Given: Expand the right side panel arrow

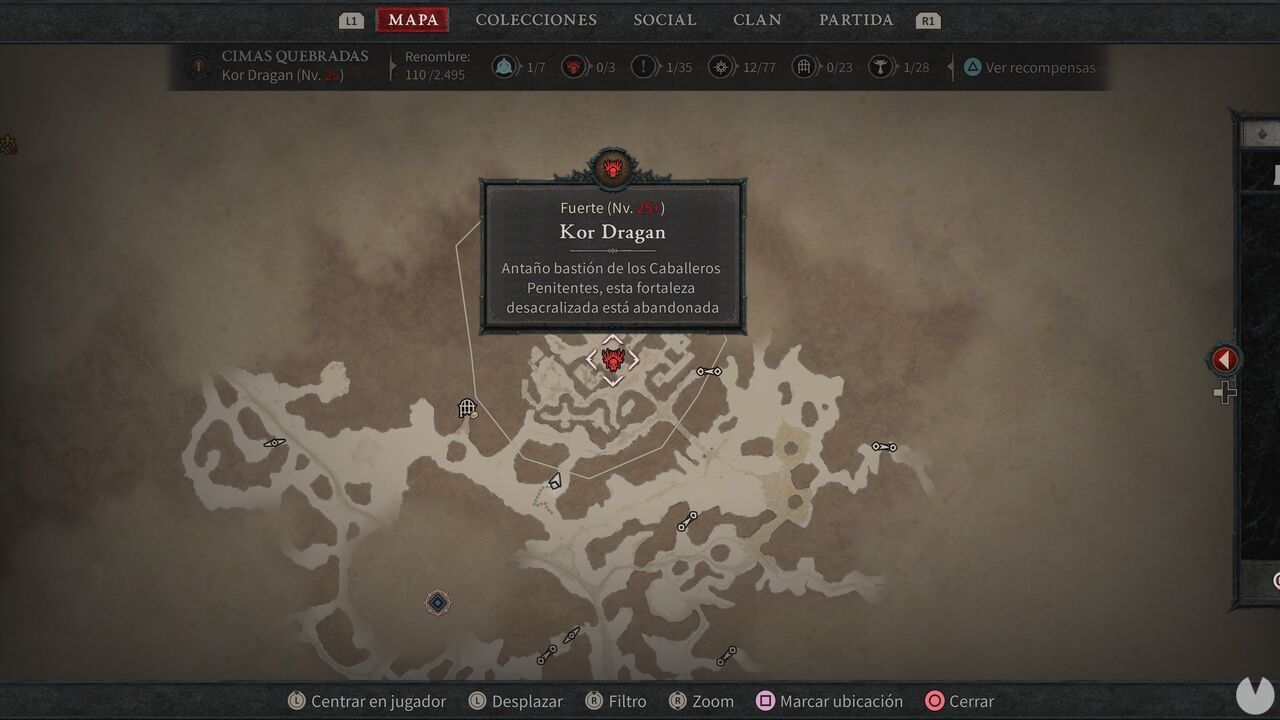Looking at the screenshot, I should click(1223, 359).
